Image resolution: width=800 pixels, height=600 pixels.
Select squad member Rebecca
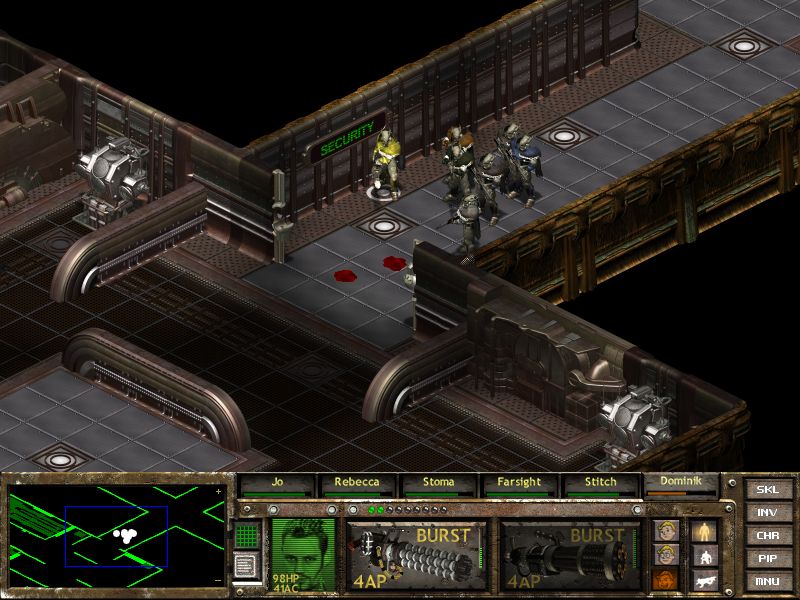tap(358, 484)
